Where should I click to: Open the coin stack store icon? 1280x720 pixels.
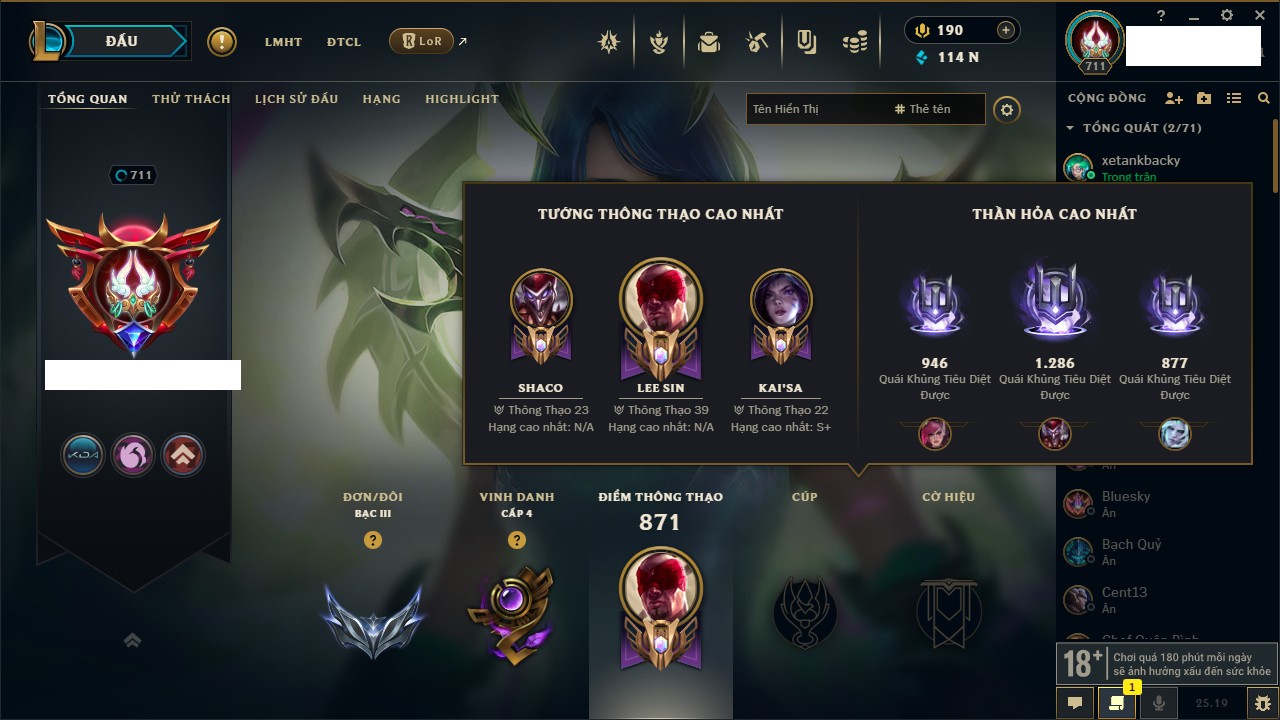pos(854,42)
